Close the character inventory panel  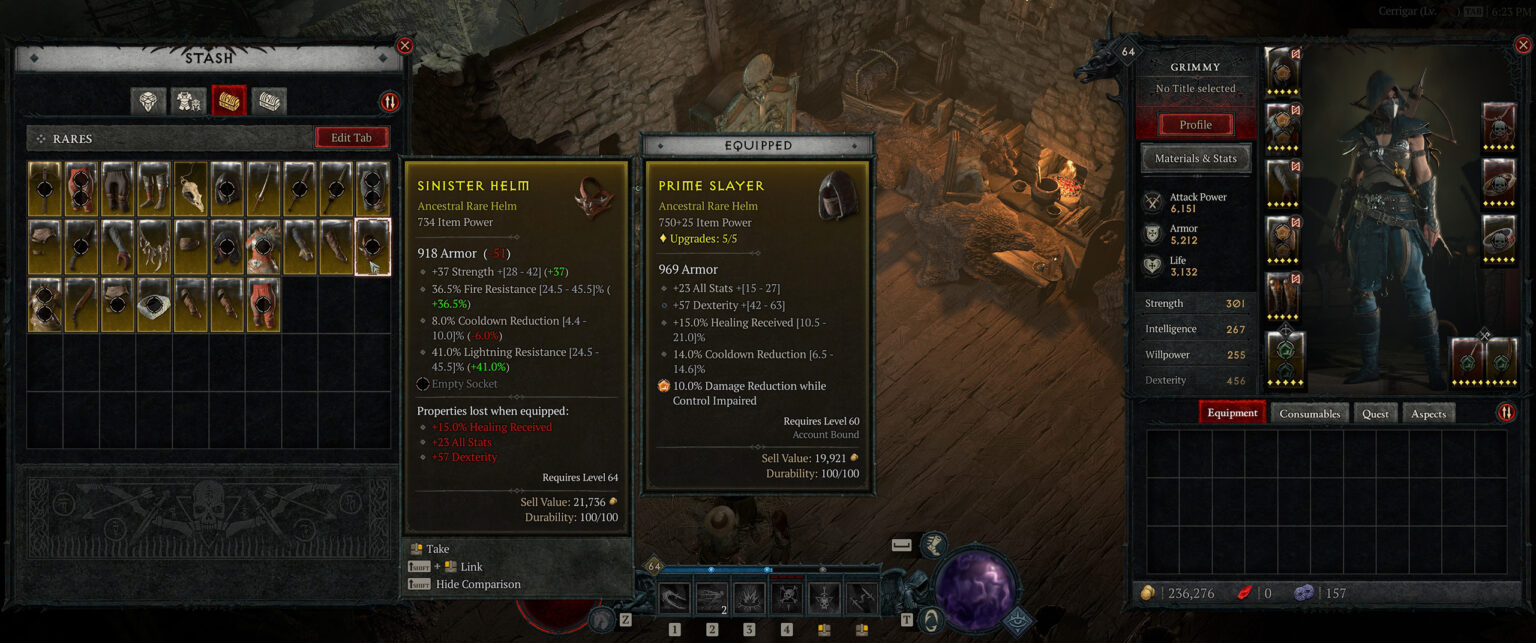point(1524,45)
